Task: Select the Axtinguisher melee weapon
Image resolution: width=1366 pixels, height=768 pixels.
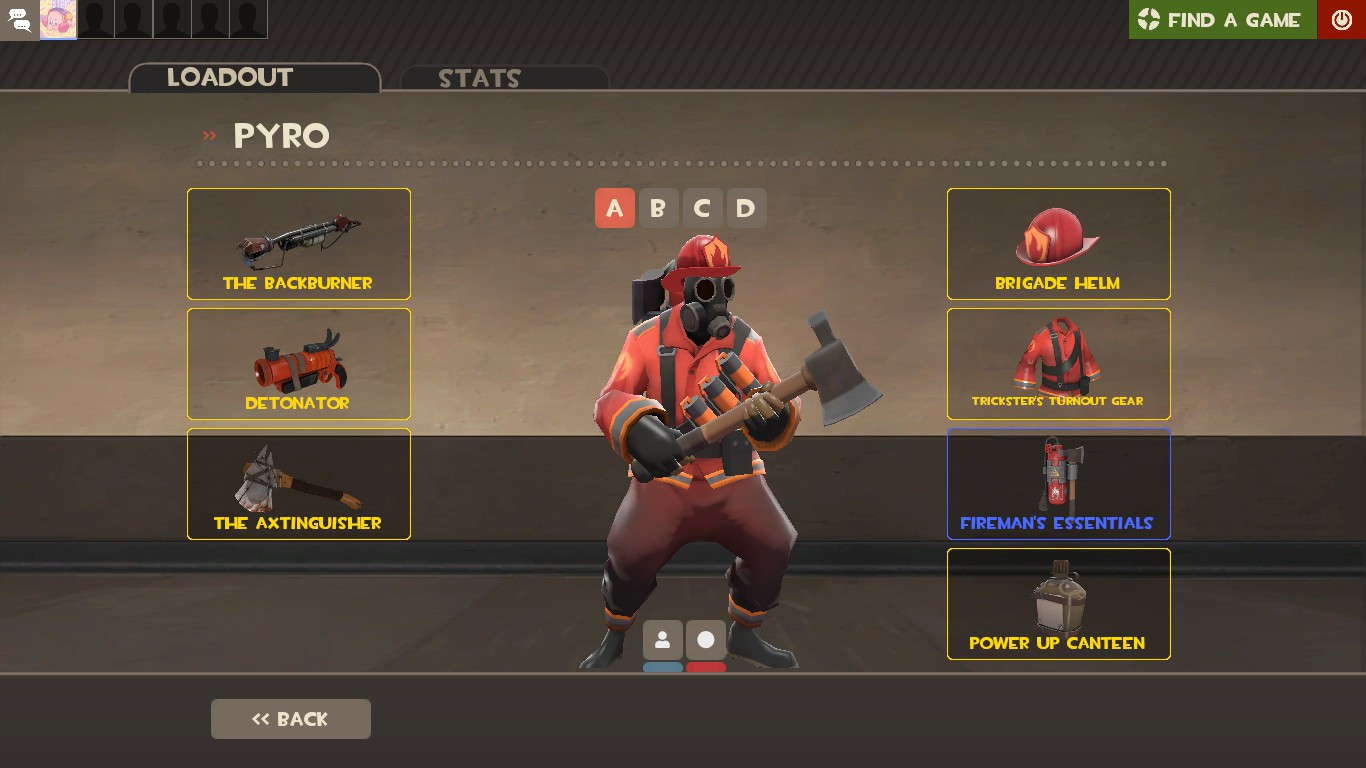Action: (298, 483)
